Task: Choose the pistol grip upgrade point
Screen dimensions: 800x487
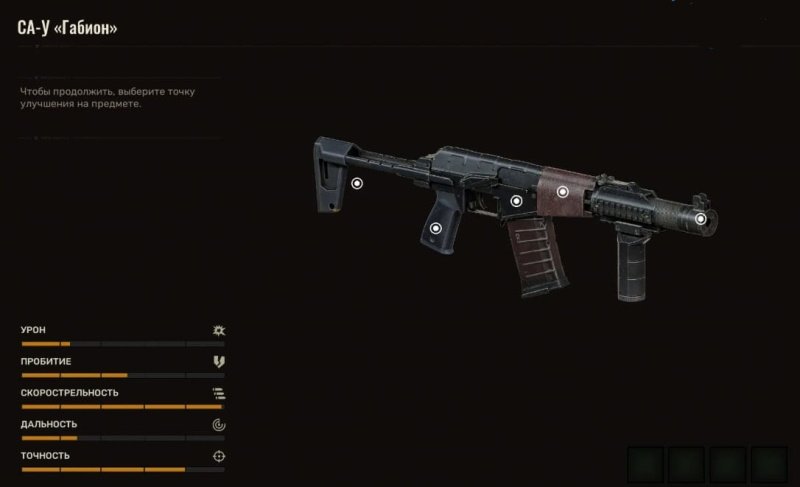Action: (x=435, y=228)
